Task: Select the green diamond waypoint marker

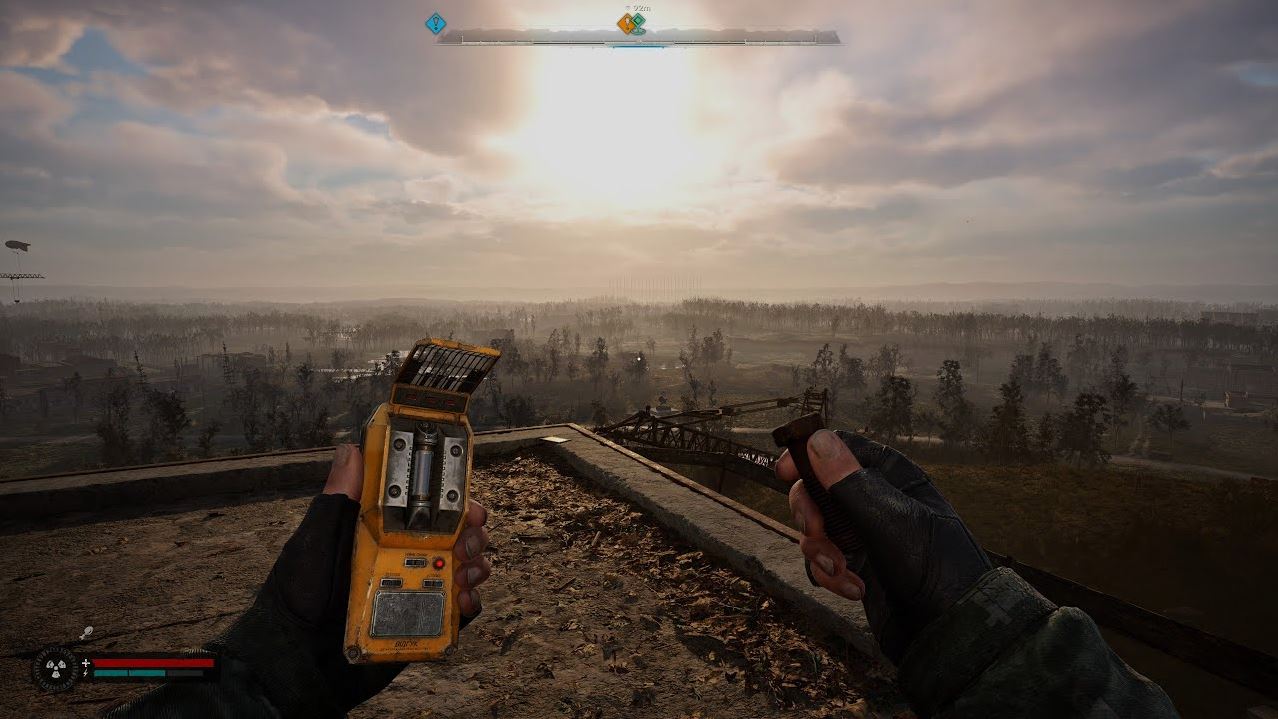Action: (x=638, y=20)
